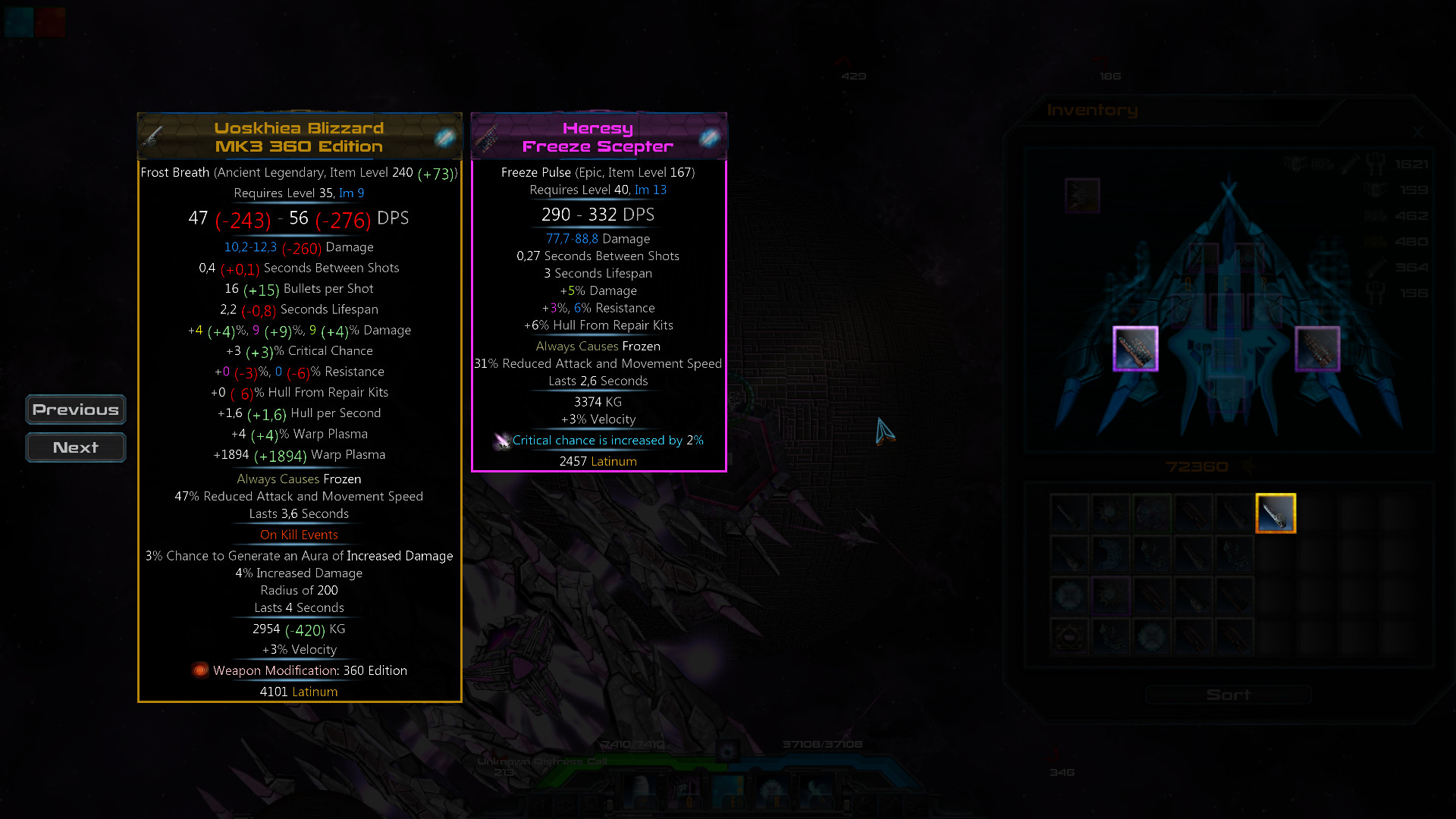Select the left equipped weapon slot
Screen dimensions: 1456x819
tap(1135, 349)
